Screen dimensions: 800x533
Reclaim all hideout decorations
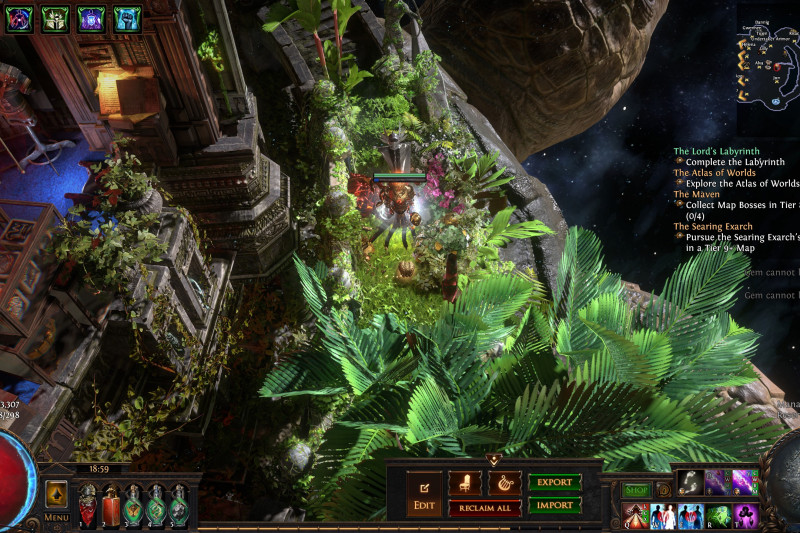485,508
